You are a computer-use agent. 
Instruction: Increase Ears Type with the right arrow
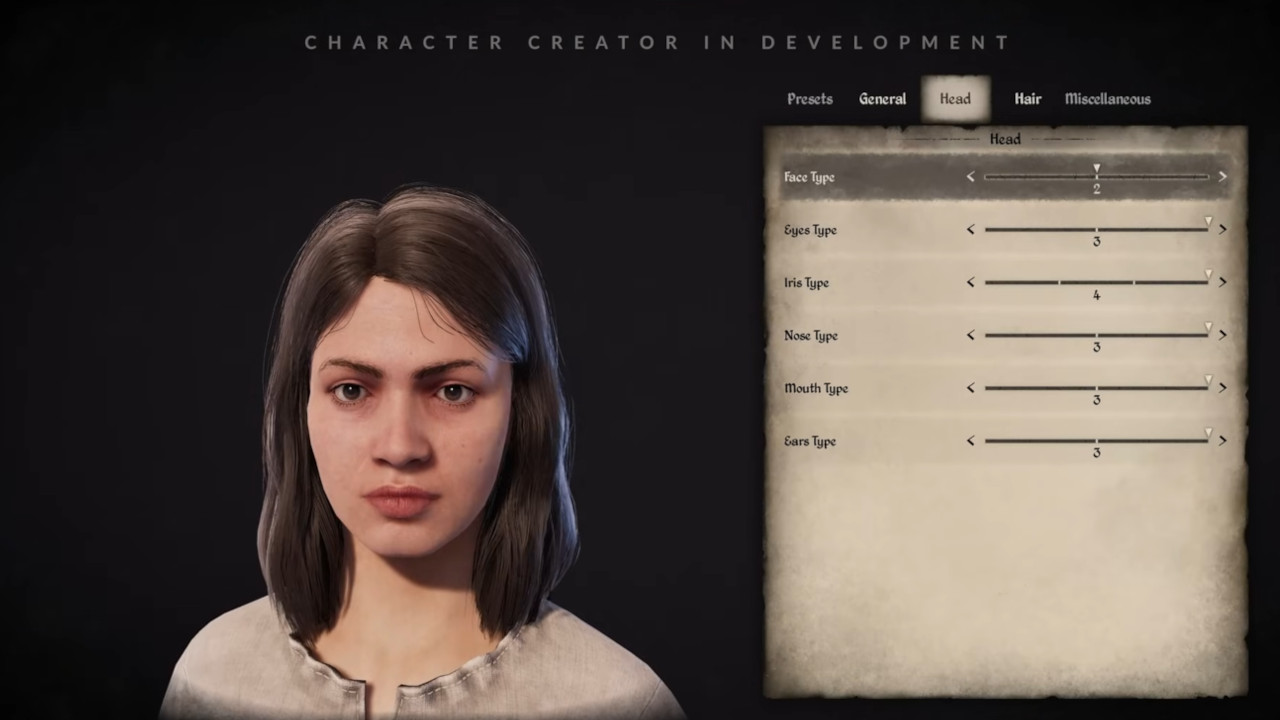coord(1222,440)
